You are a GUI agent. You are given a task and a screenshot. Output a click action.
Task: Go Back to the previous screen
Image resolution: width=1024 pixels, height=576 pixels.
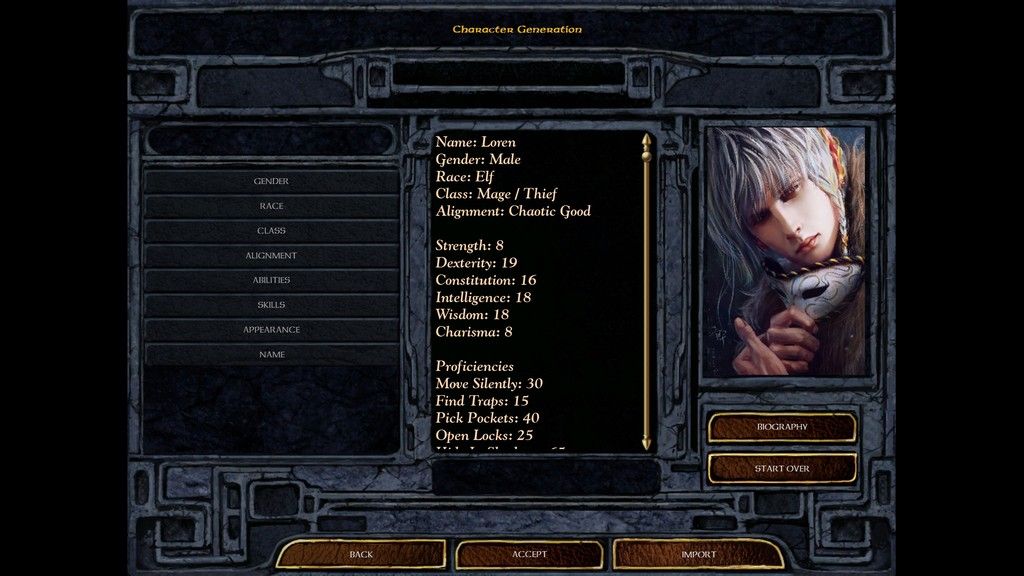361,554
